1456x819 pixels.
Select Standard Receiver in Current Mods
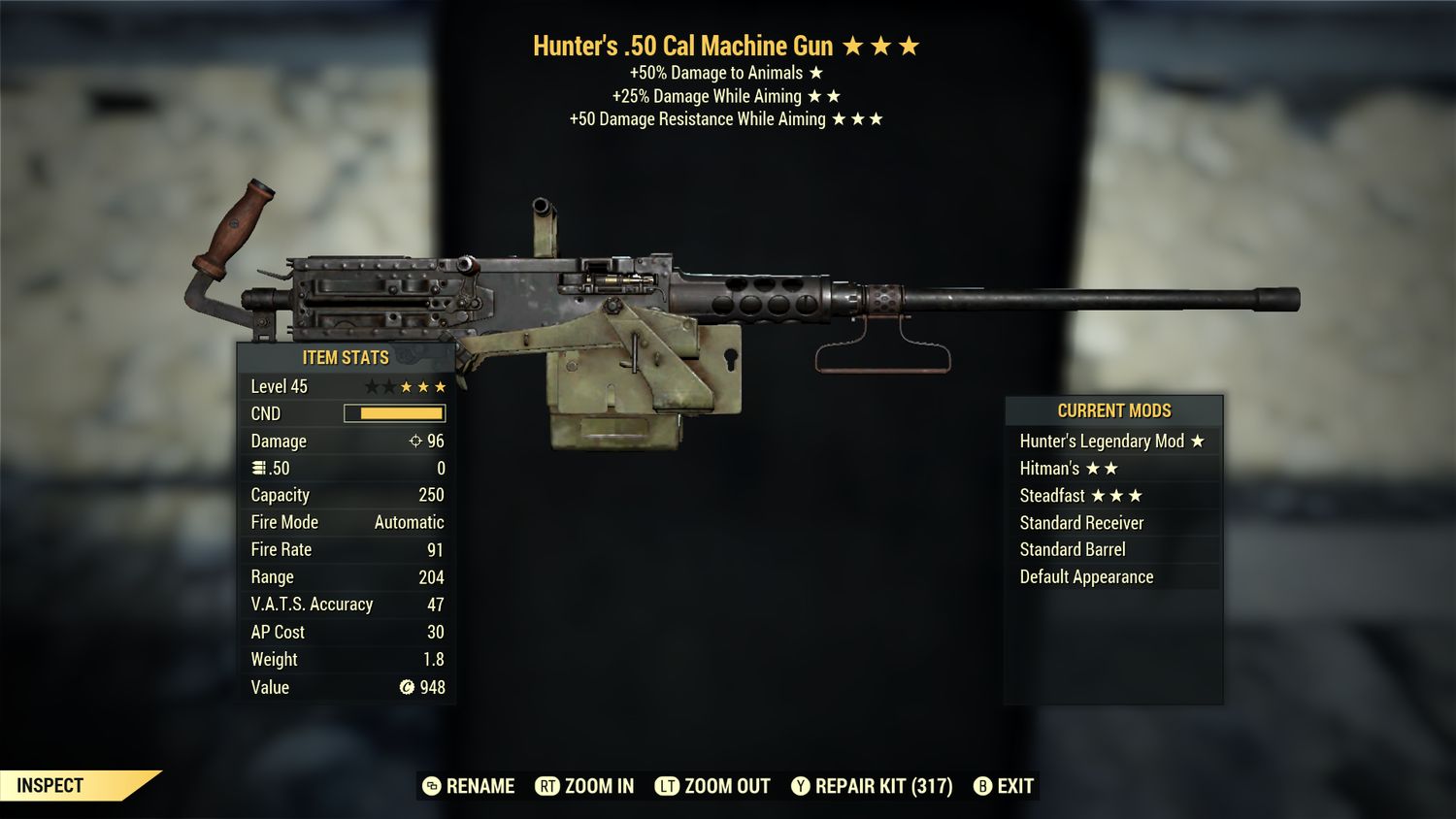(x=1082, y=522)
